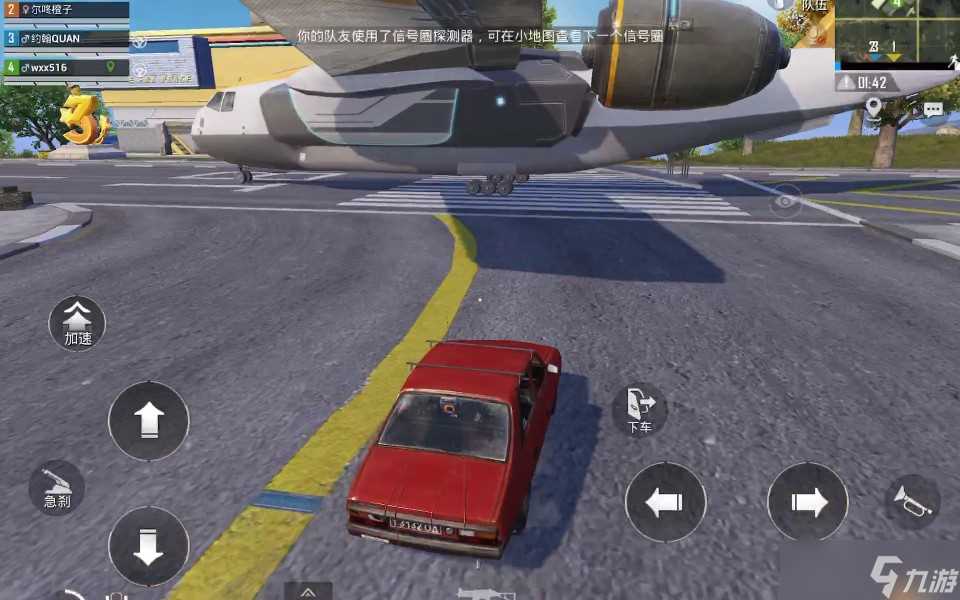This screenshot has width=960, height=600.
Task: Hit the 急刹 emergency brake button
Action: coord(57,488)
